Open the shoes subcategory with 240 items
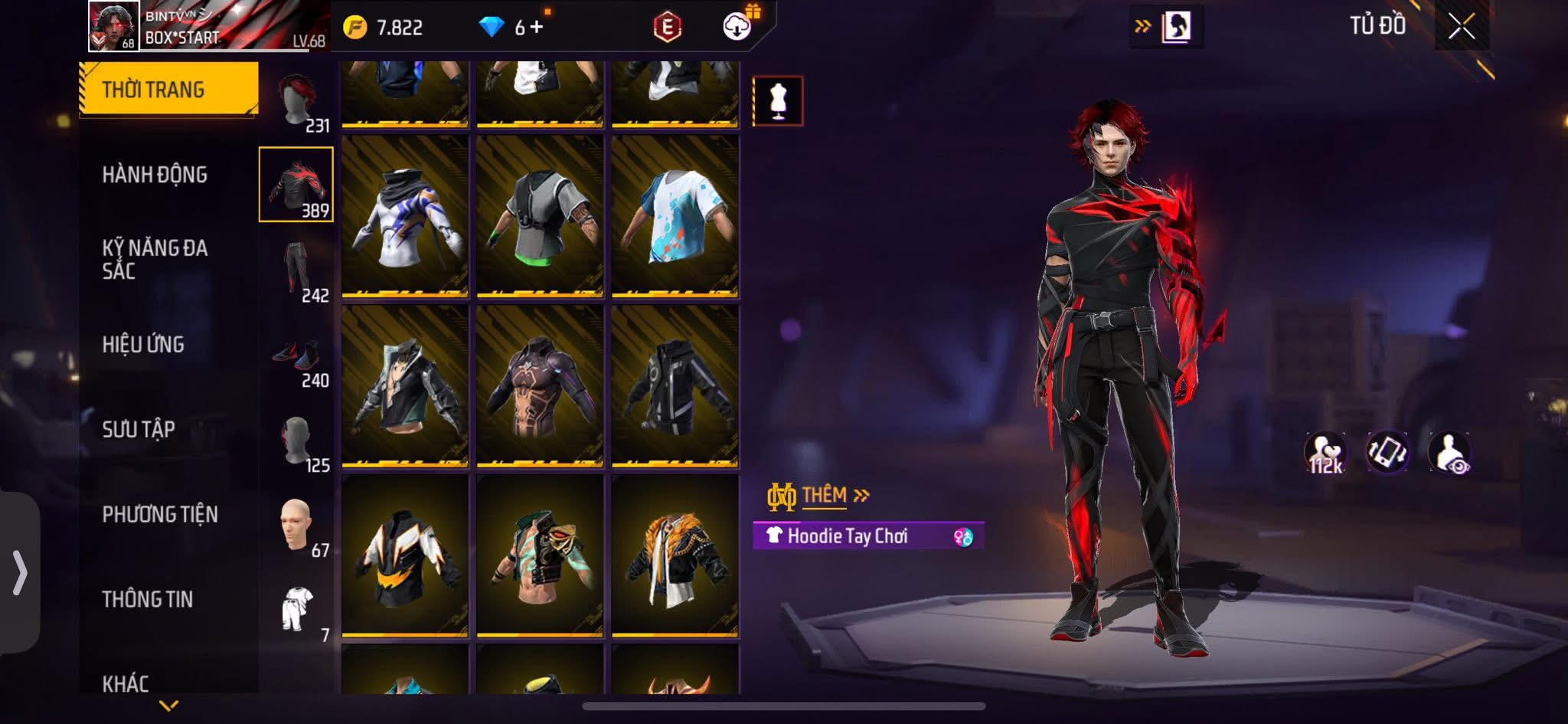 pos(297,357)
